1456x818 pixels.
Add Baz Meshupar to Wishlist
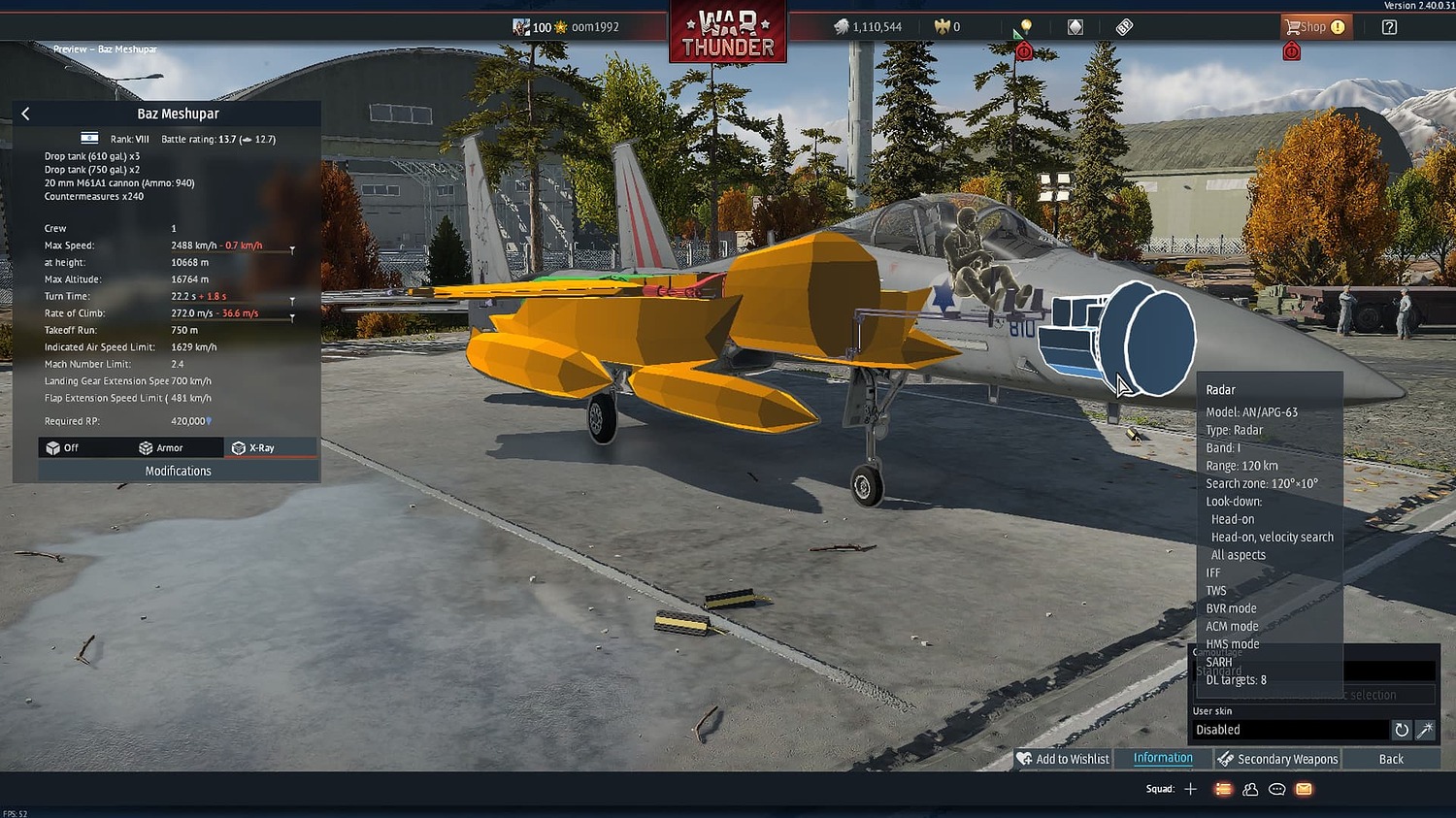(x=1063, y=758)
